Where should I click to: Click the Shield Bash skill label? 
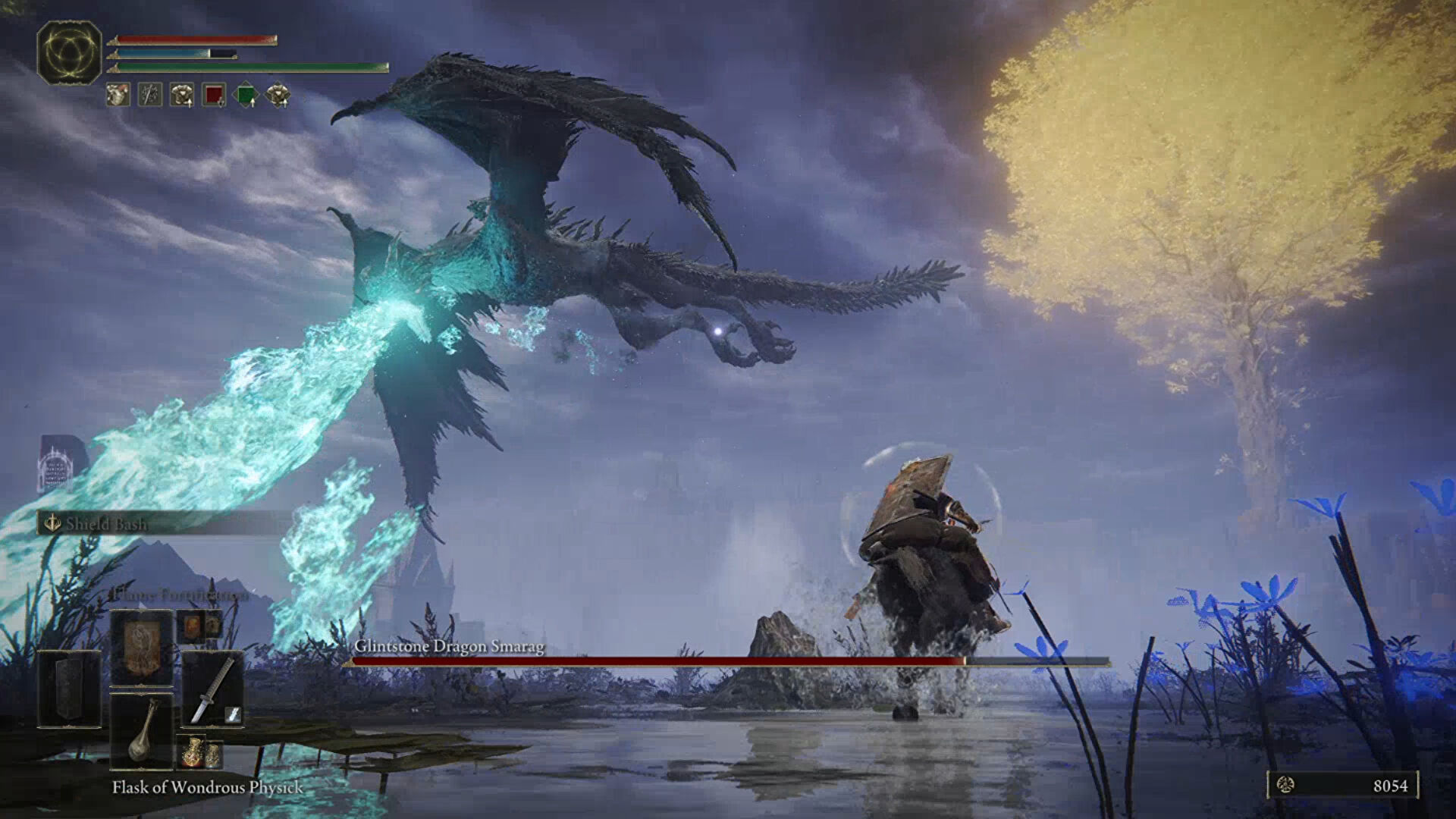click(x=106, y=523)
